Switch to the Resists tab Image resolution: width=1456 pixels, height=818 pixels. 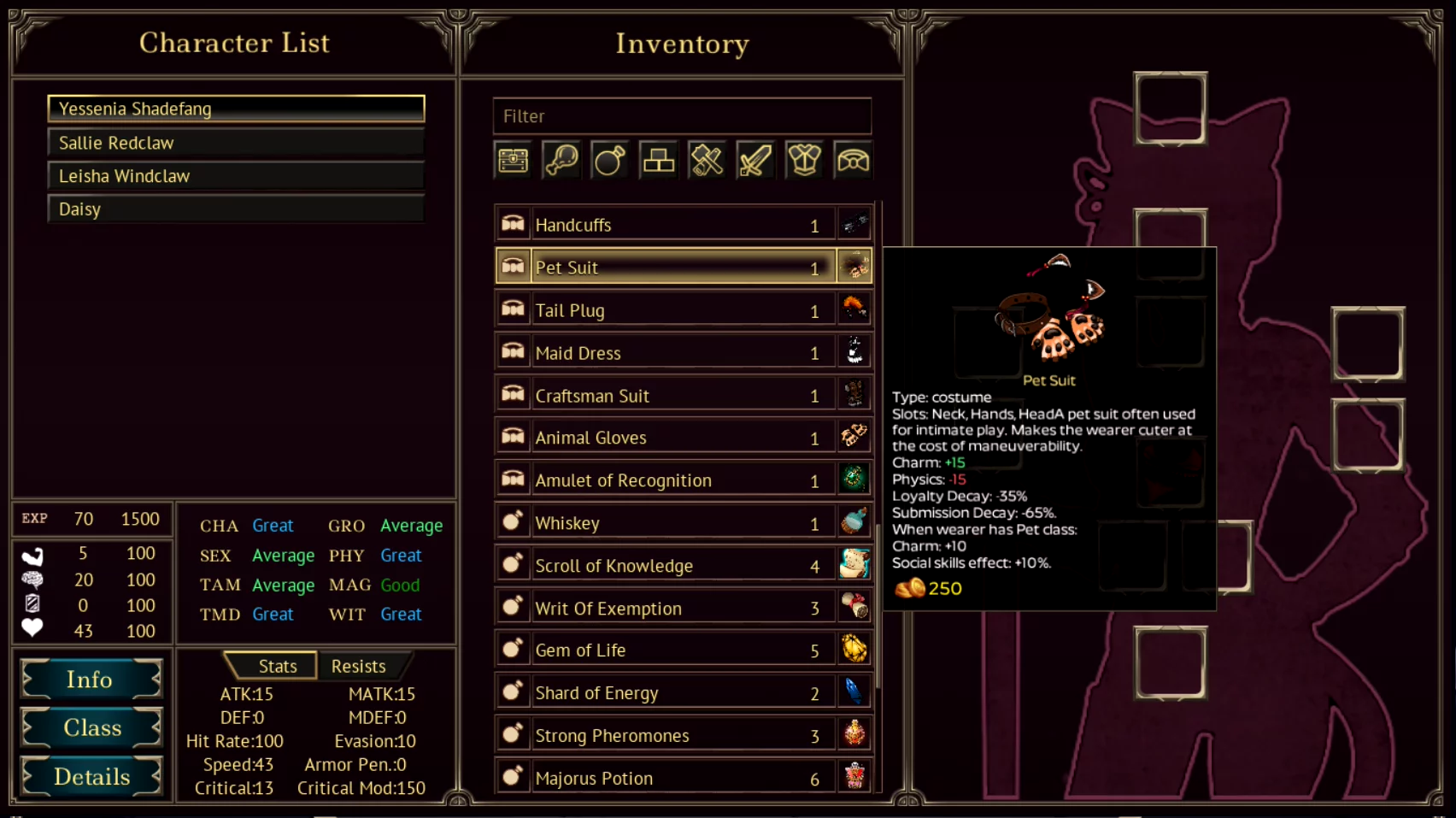tap(358, 666)
